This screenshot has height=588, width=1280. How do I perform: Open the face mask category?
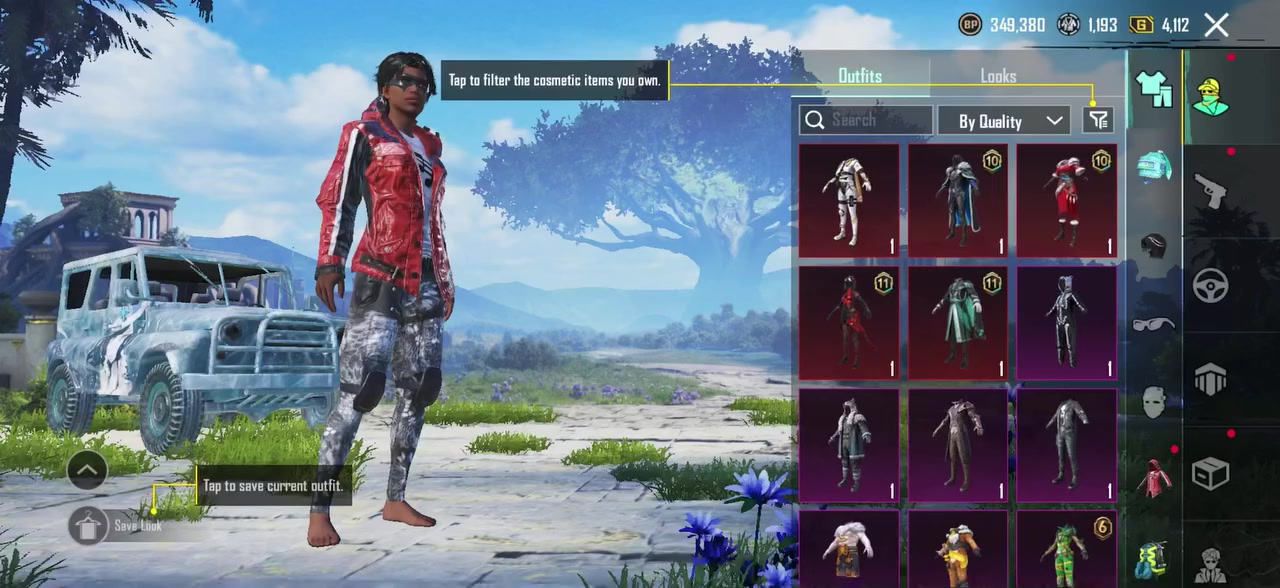tap(1154, 402)
